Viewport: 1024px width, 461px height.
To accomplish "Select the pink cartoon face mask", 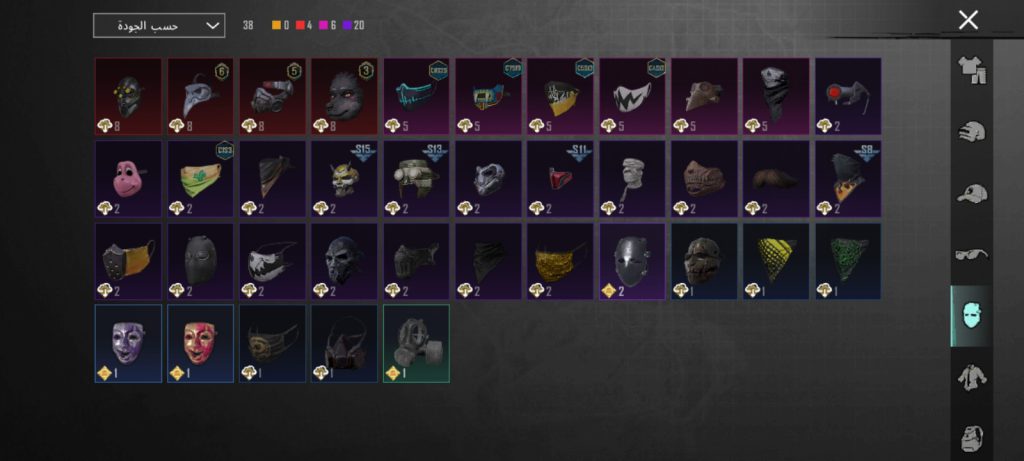I will coord(128,179).
